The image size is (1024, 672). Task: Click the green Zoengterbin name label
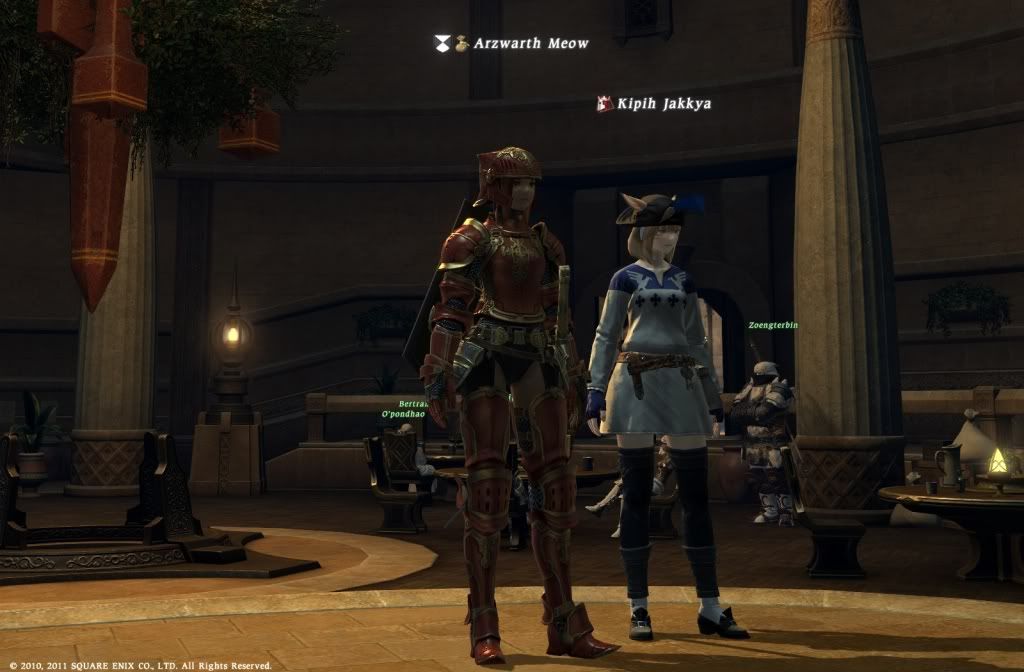(x=772, y=325)
